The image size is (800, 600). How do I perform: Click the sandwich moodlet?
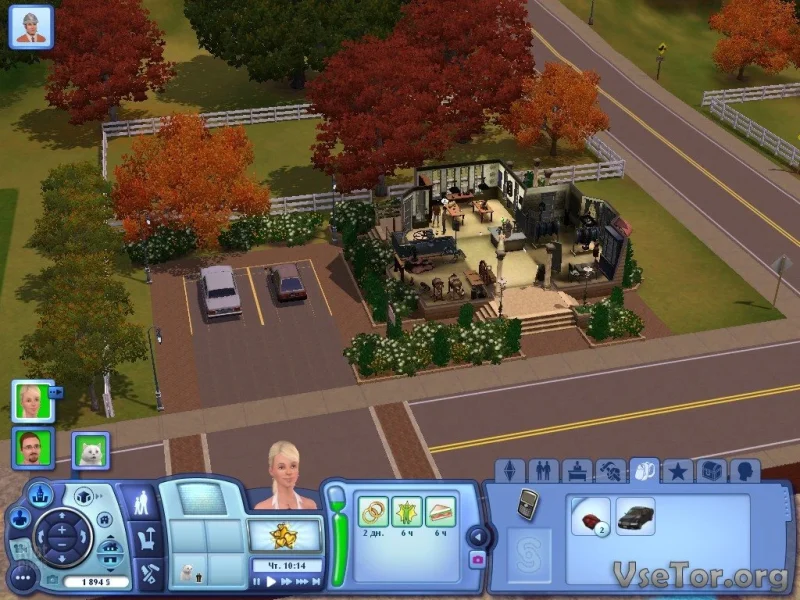point(440,512)
